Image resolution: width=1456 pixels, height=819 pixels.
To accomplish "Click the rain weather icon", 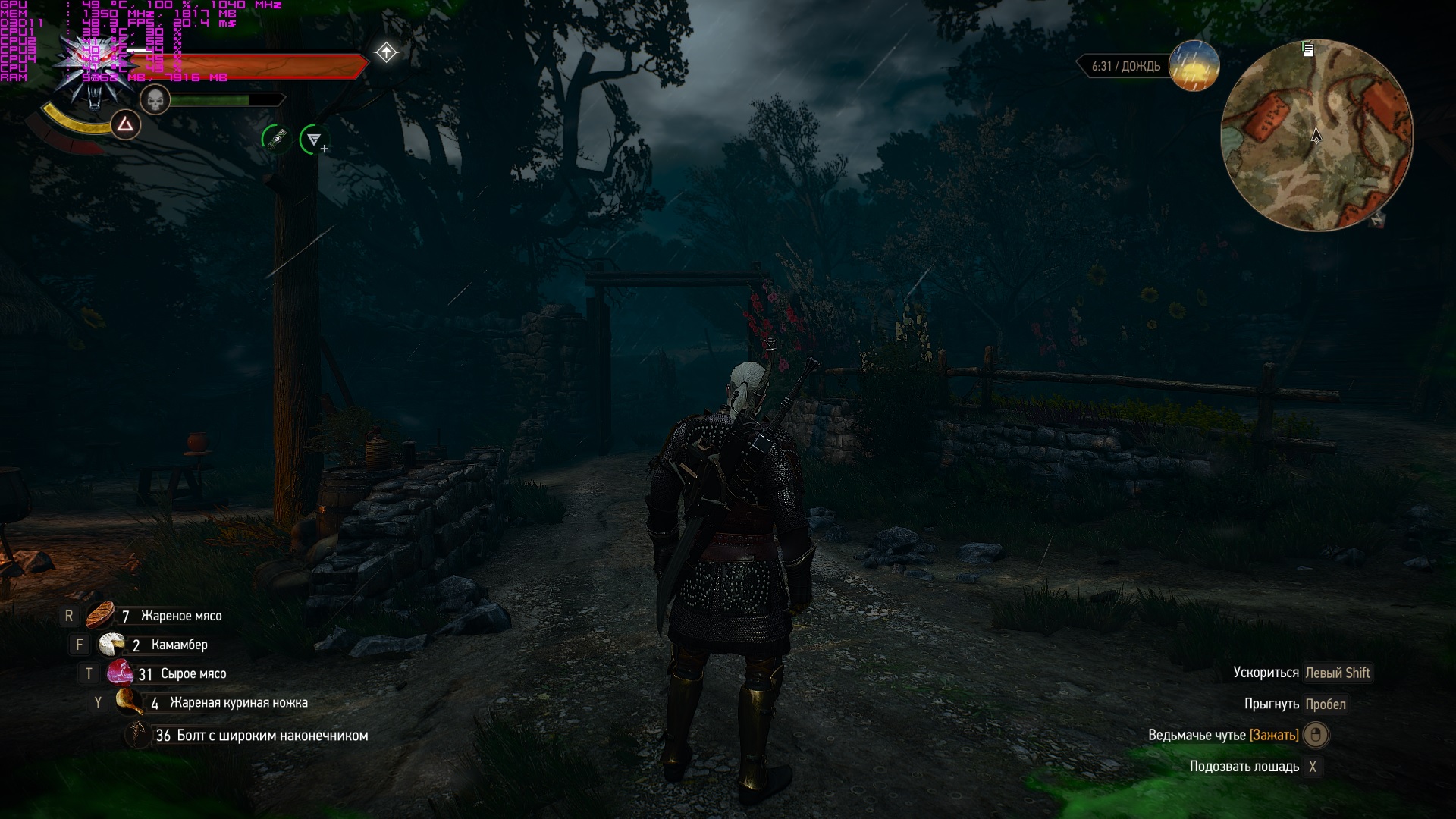I will point(1194,66).
